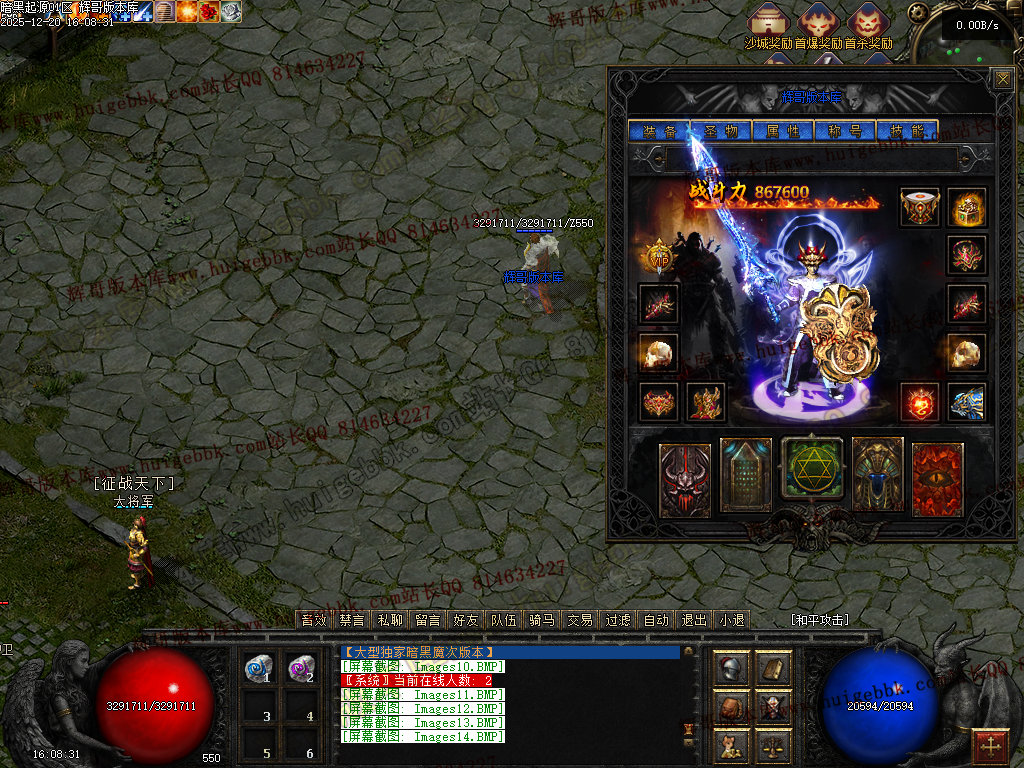1024x768 pixels.
Task: Select the 称号 (titles) tab
Action: pyautogui.click(x=844, y=131)
